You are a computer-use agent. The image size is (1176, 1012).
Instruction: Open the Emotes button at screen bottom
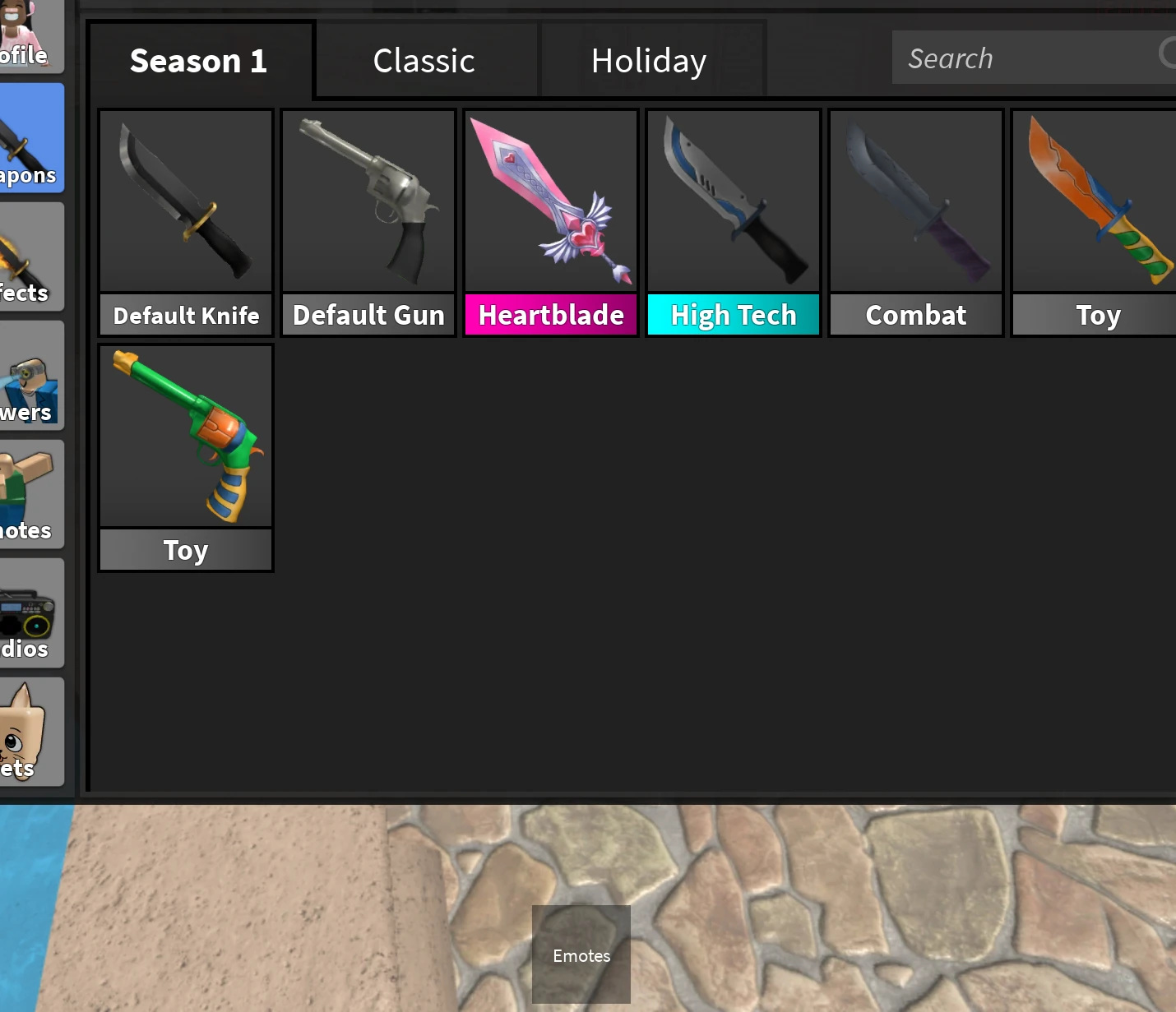coord(581,955)
